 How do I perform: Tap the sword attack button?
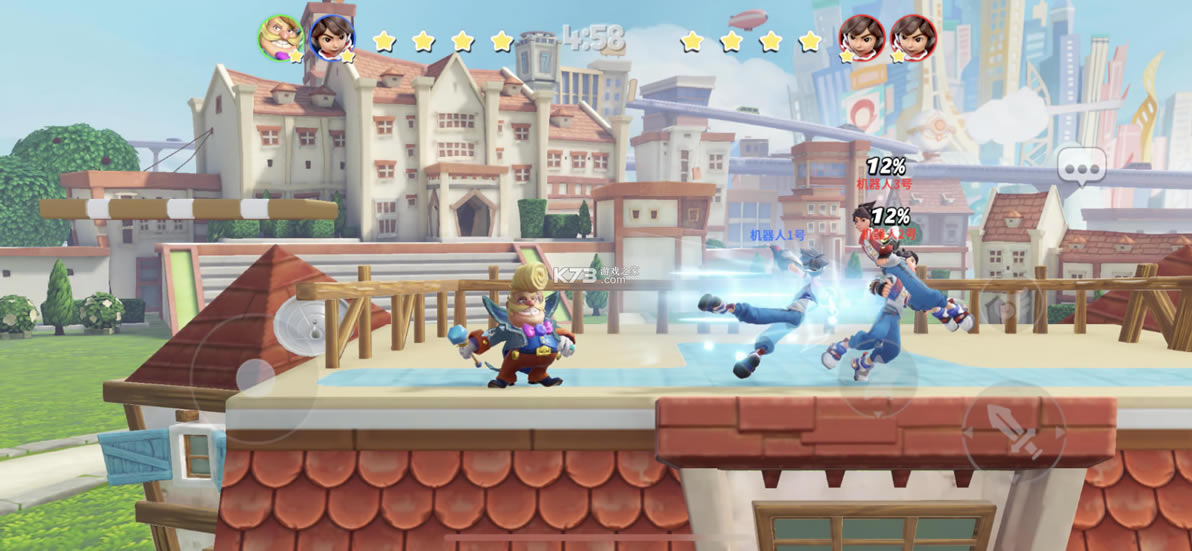pyautogui.click(x=1013, y=431)
